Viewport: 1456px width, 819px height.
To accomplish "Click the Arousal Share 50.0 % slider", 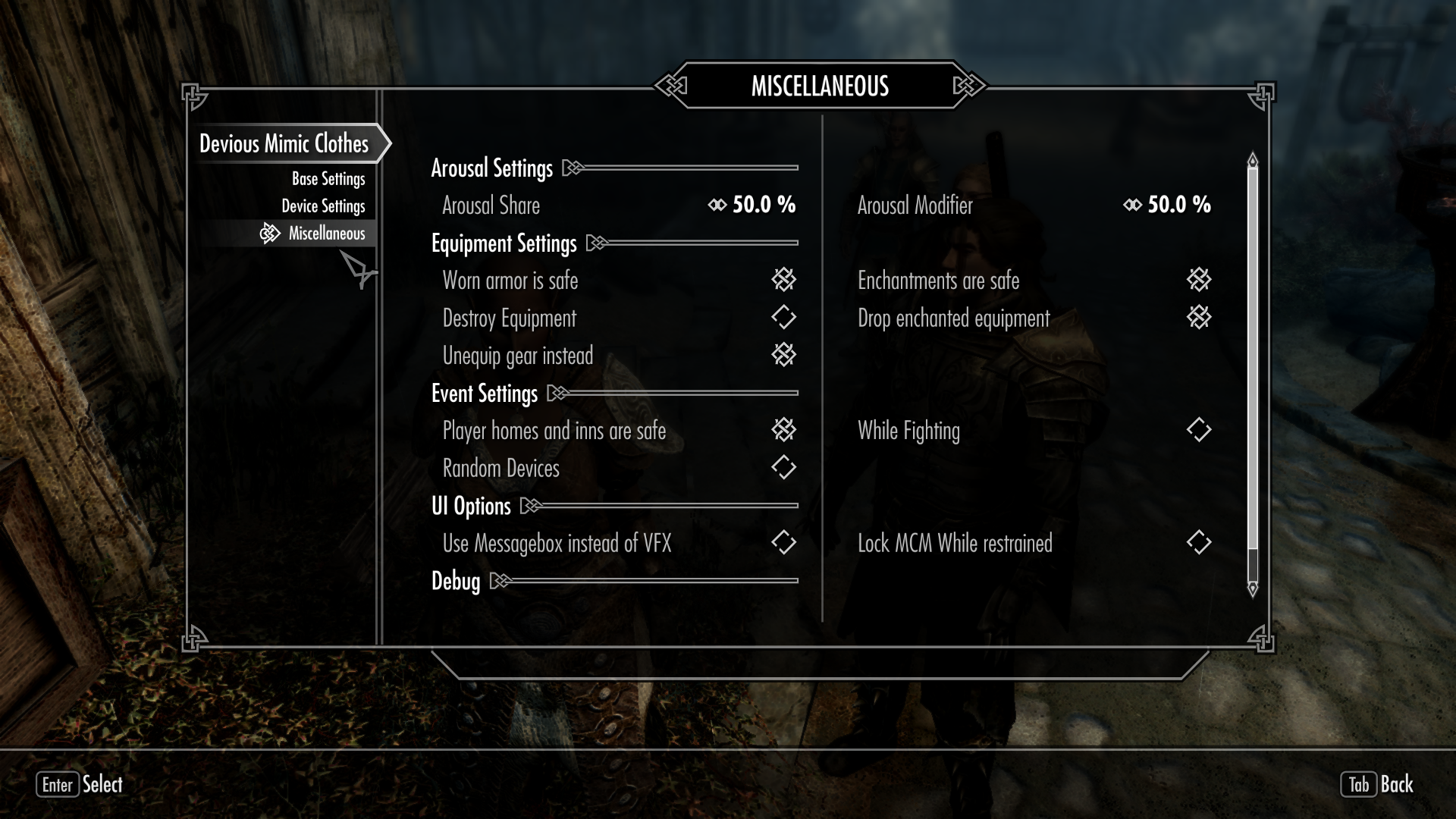I will 761,205.
